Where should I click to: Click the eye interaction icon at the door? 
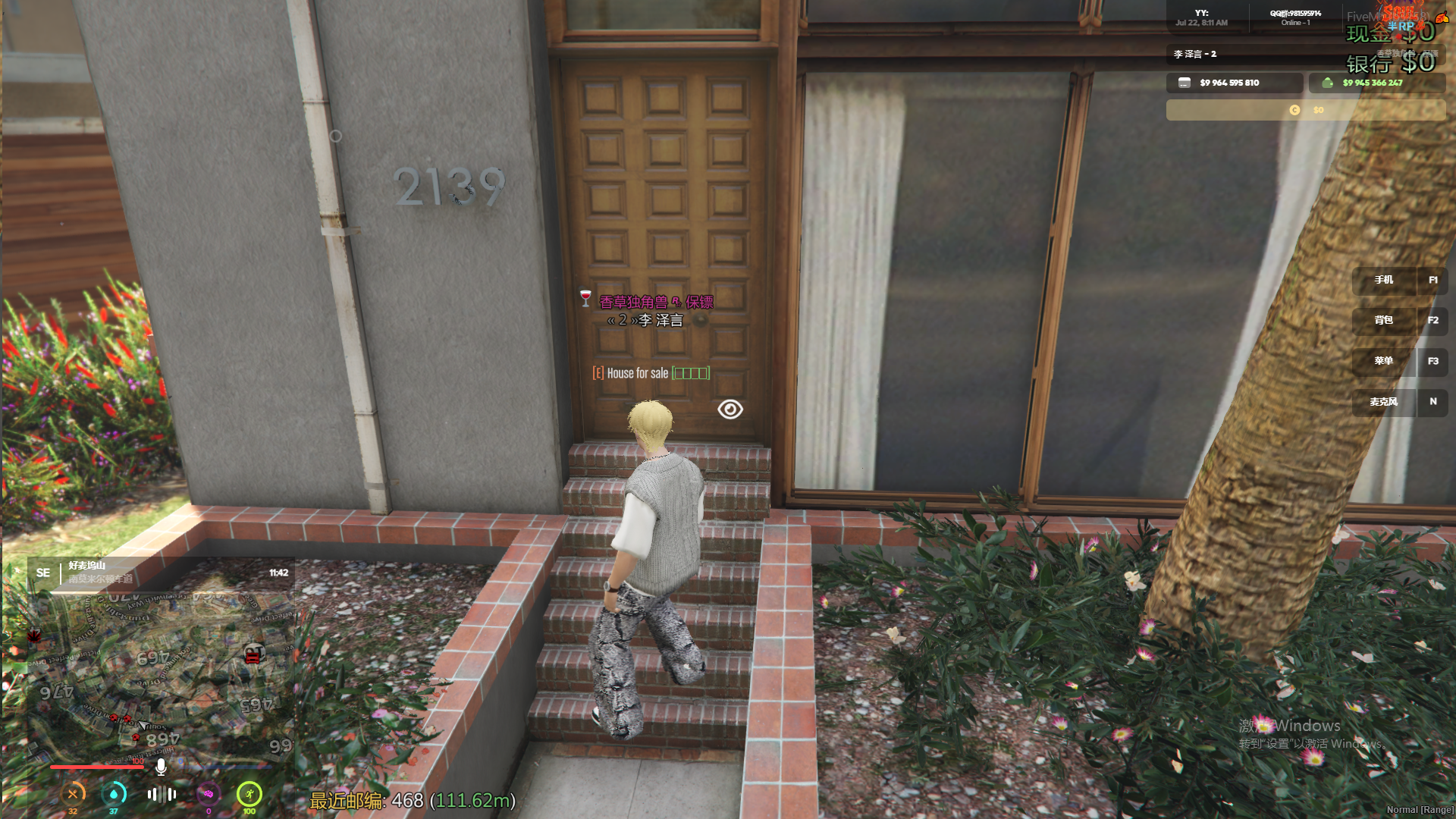[x=730, y=409]
